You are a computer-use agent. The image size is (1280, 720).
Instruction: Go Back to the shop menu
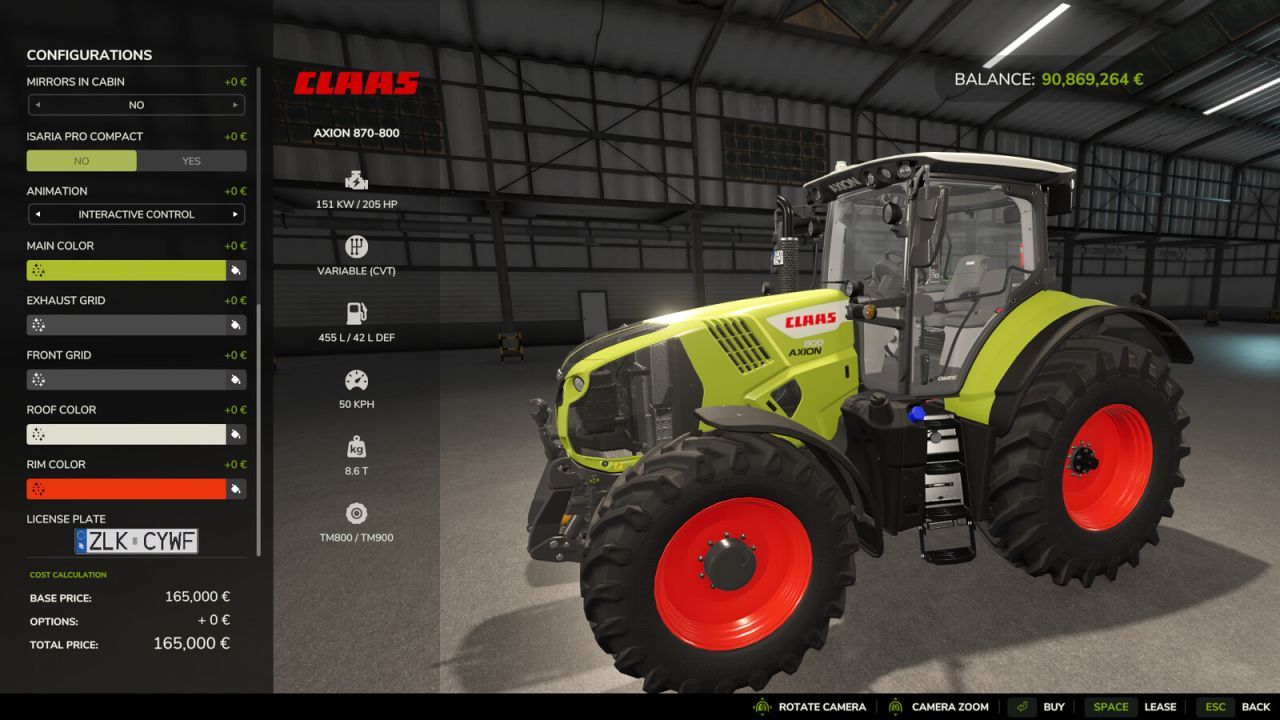pyautogui.click(x=1255, y=706)
